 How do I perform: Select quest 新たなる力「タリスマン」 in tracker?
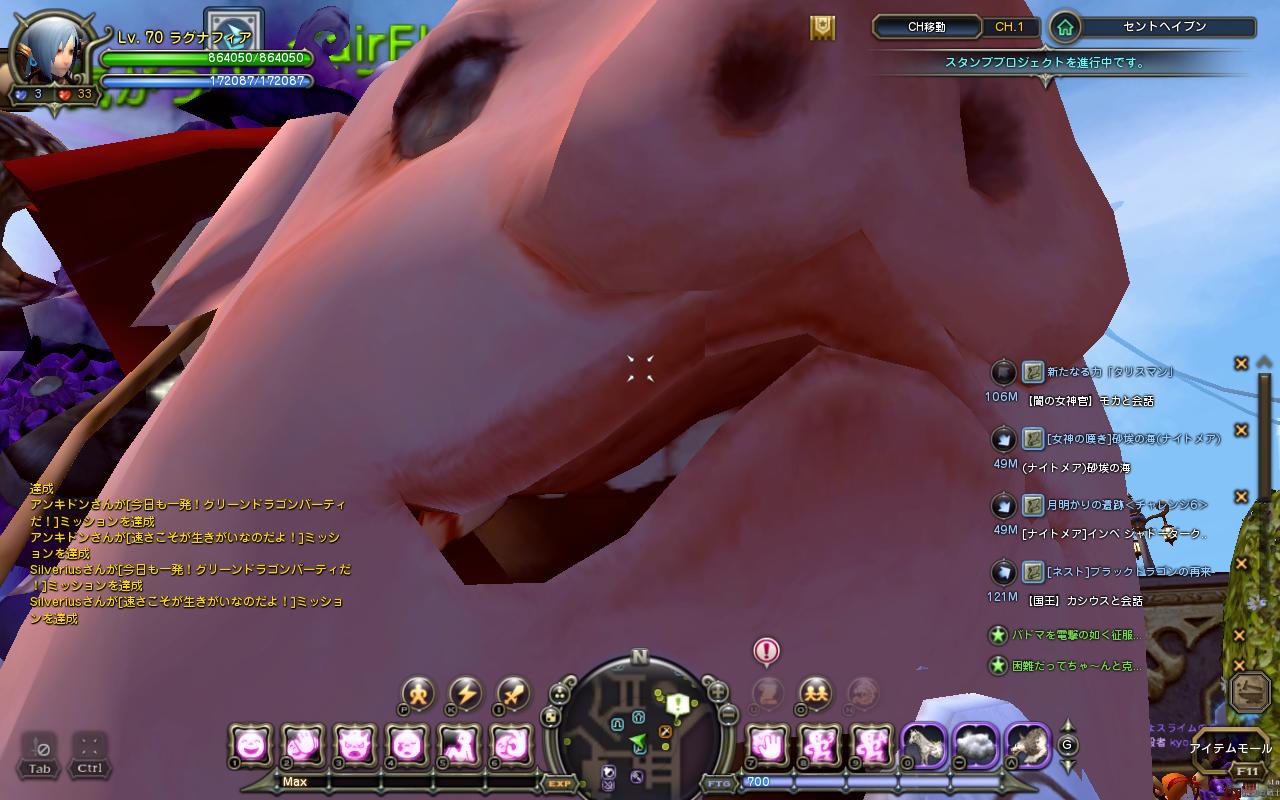1109,372
